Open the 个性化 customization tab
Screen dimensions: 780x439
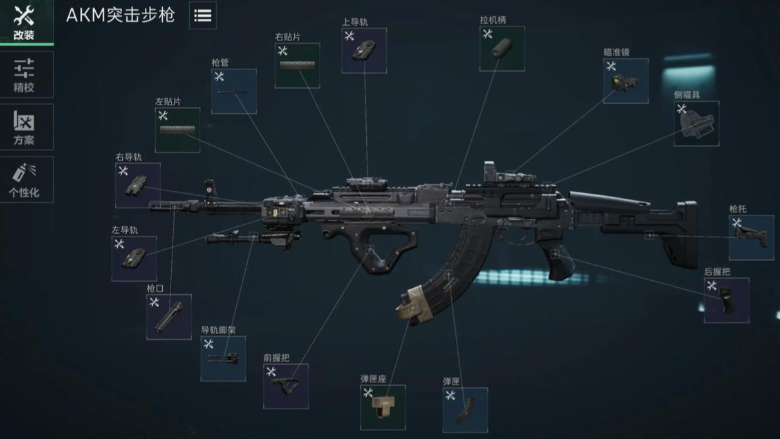click(x=23, y=179)
